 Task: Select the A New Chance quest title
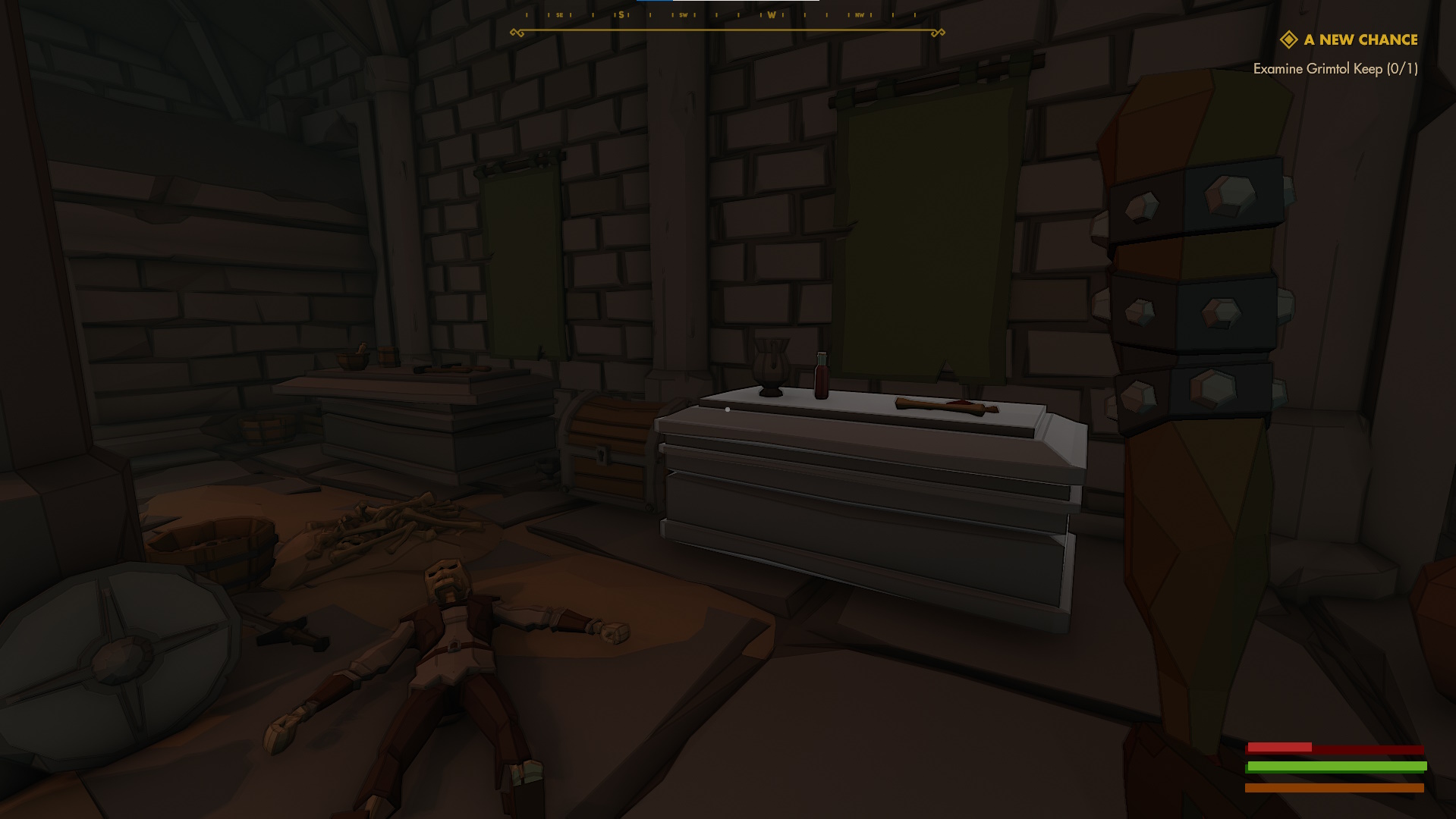(1360, 39)
